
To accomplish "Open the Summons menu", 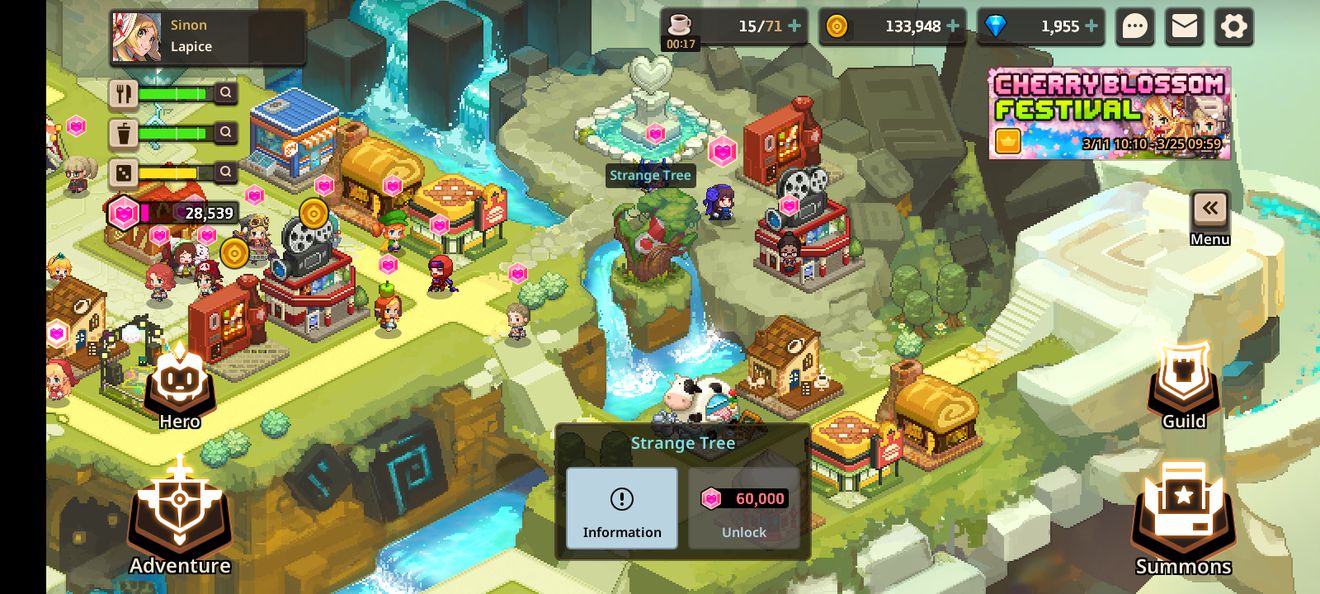I will tap(1183, 520).
